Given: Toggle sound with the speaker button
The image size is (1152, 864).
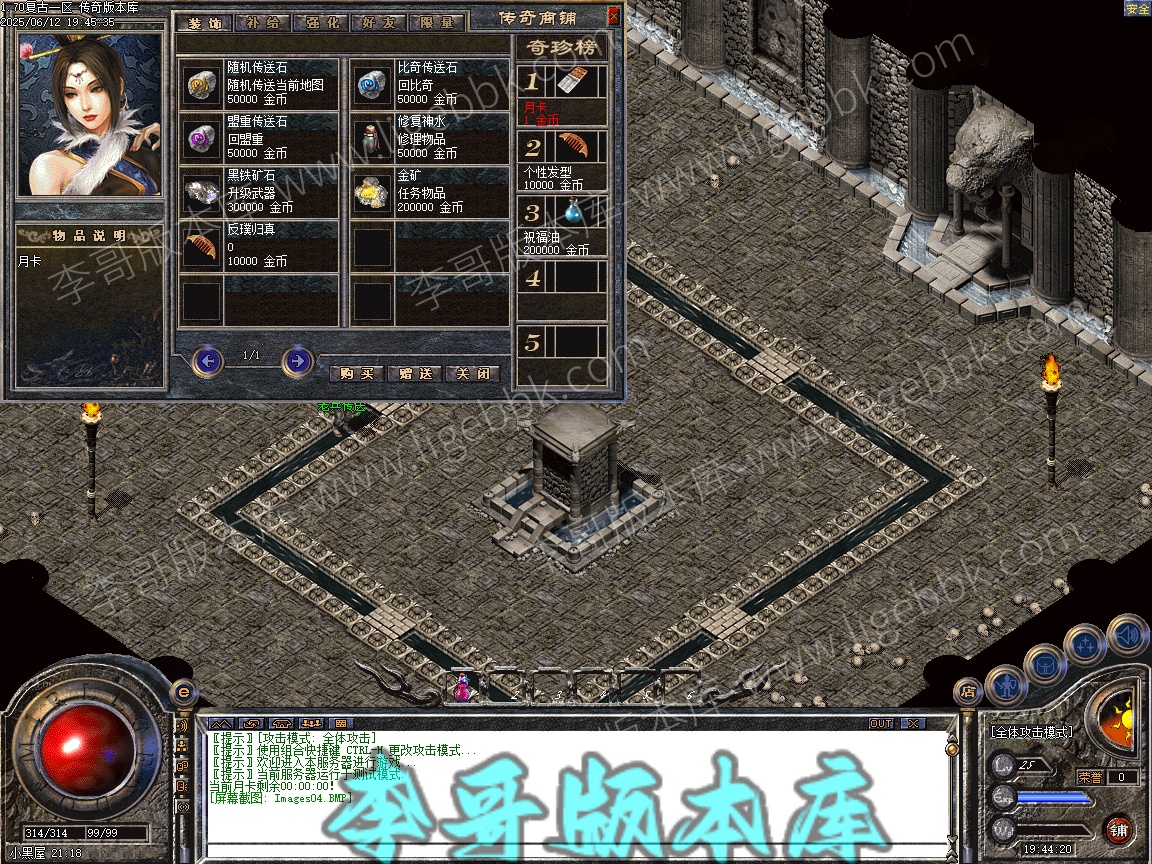Looking at the screenshot, I should click(x=1125, y=635).
